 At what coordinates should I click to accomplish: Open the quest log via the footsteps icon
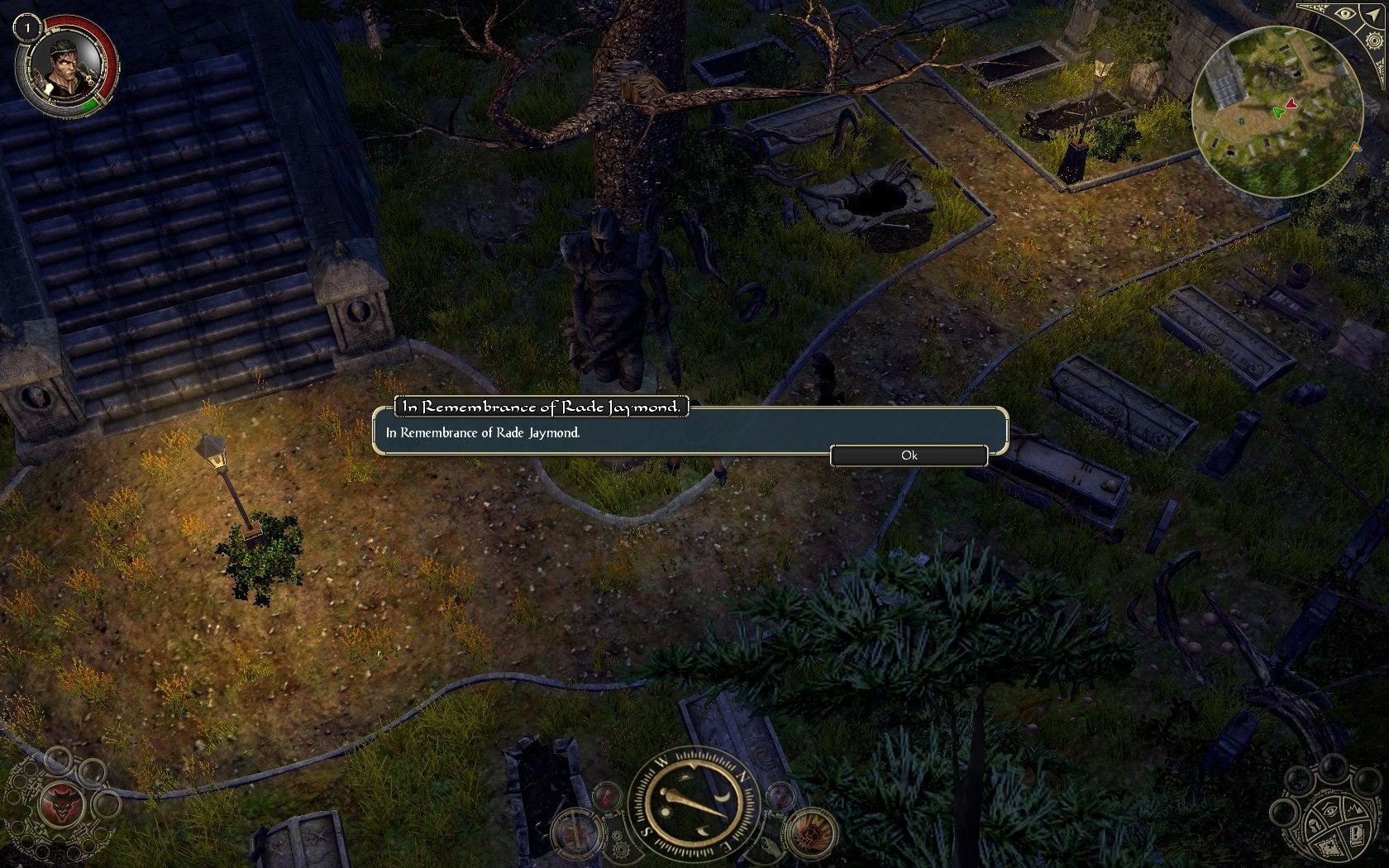tap(1315, 824)
